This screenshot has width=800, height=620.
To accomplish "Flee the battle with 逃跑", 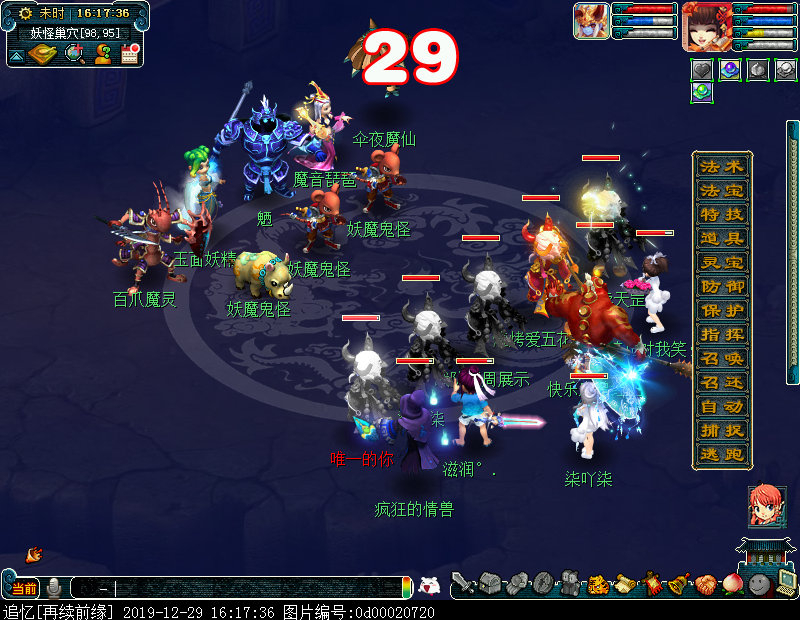I will click(721, 454).
